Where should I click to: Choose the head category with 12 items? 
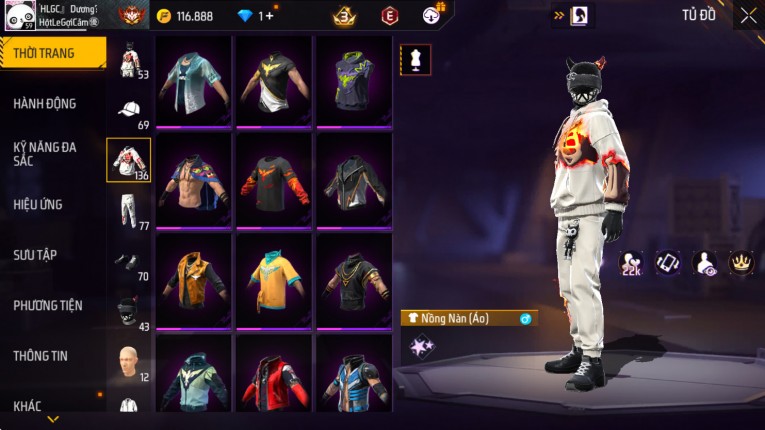tap(129, 361)
